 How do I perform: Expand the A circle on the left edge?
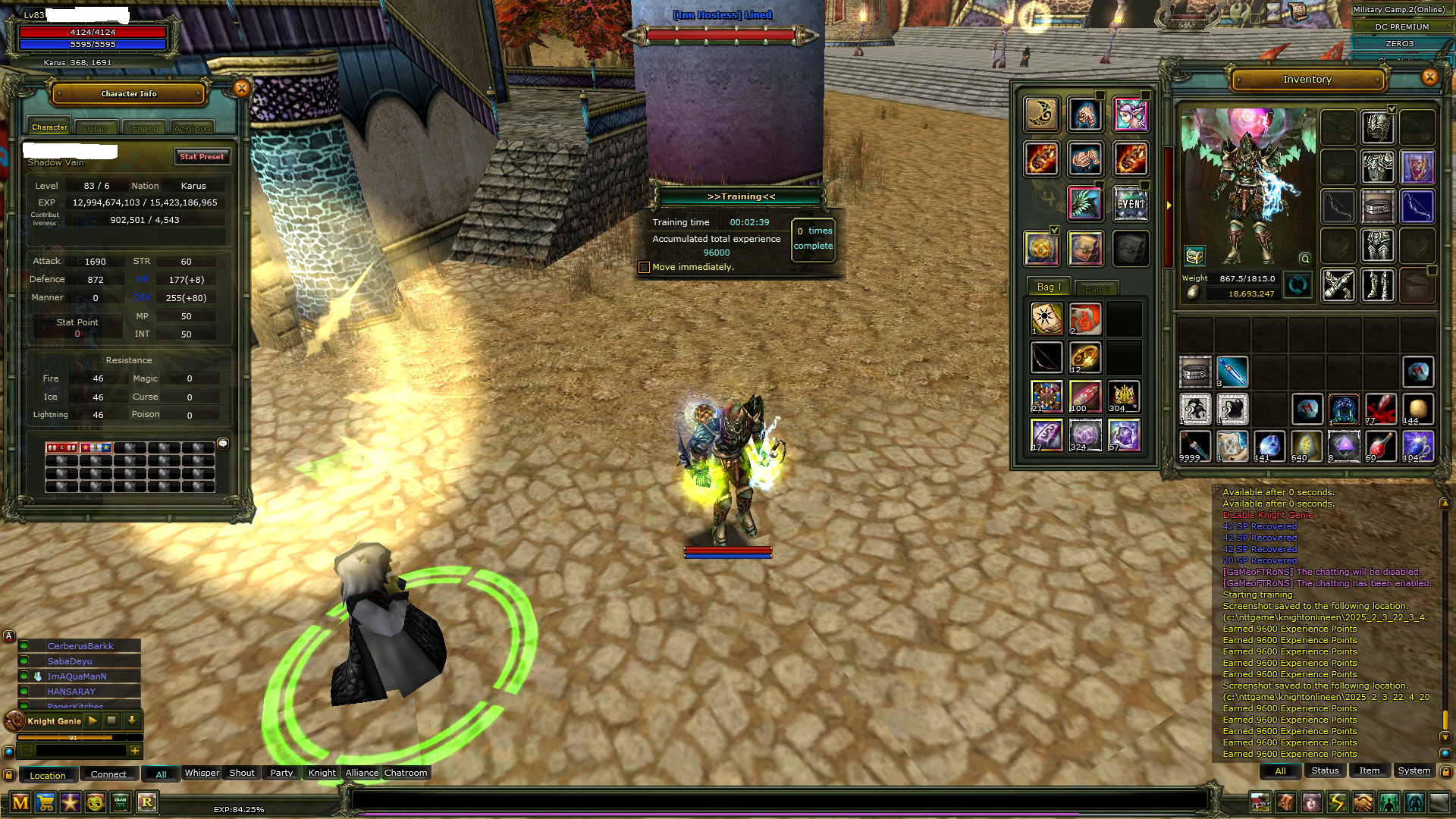pyautogui.click(x=8, y=636)
